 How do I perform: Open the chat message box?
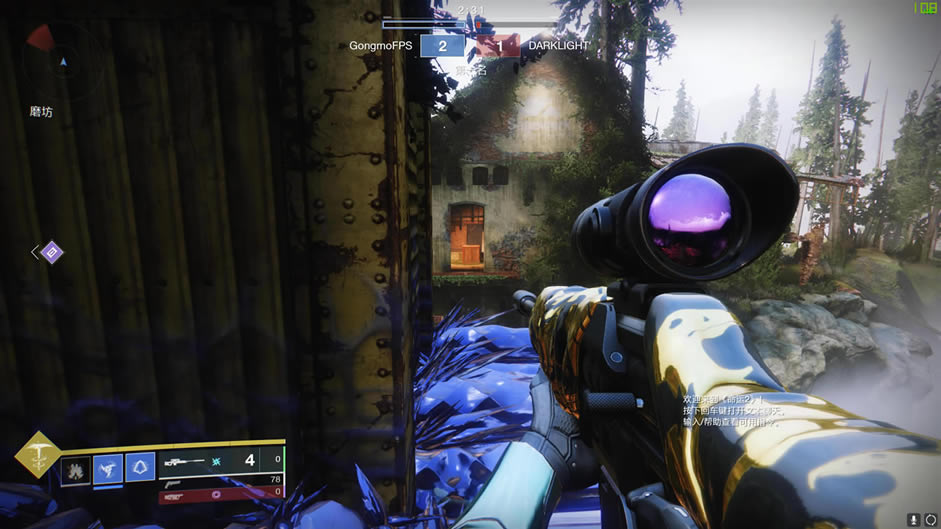[729, 410]
